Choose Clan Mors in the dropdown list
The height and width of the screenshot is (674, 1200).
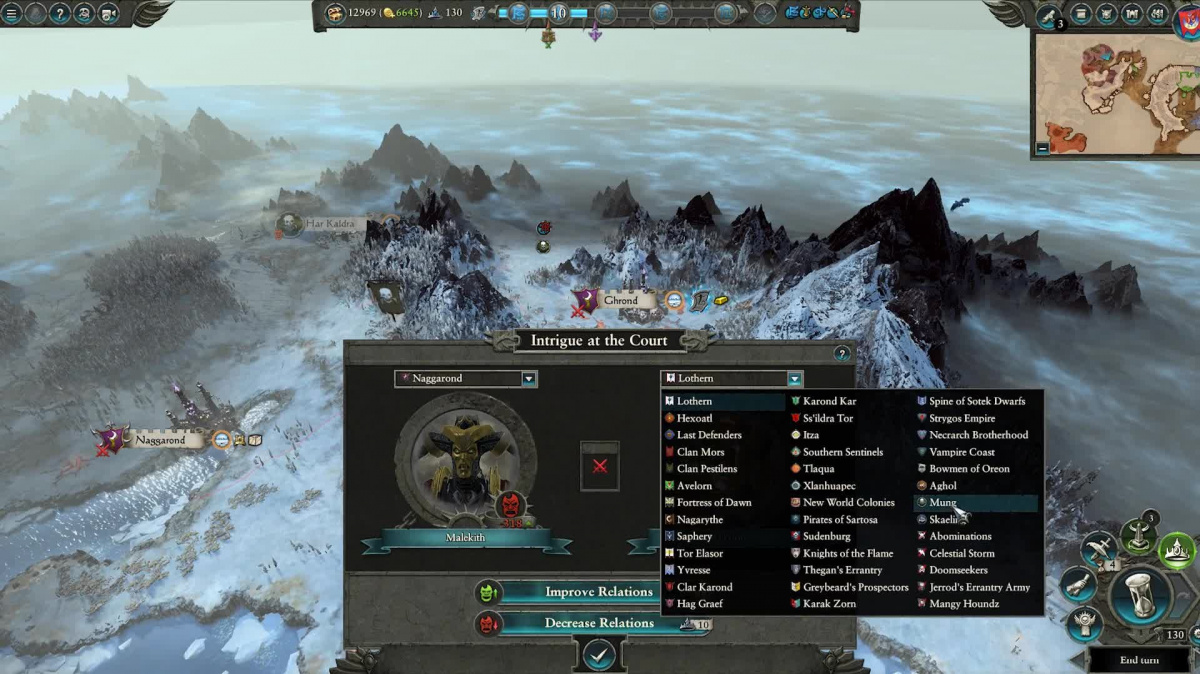pos(700,452)
